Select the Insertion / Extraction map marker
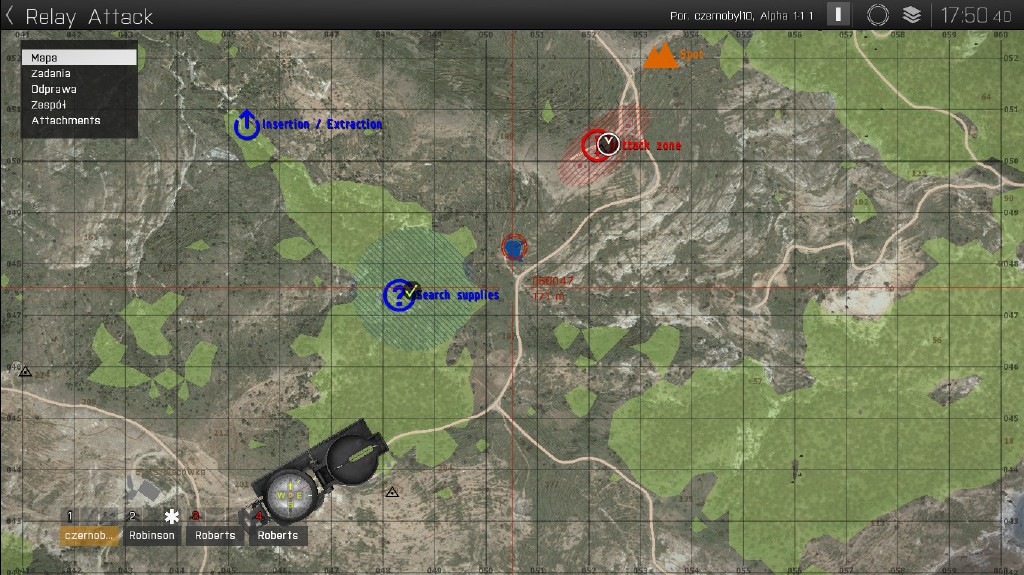The image size is (1024, 575). [247, 125]
